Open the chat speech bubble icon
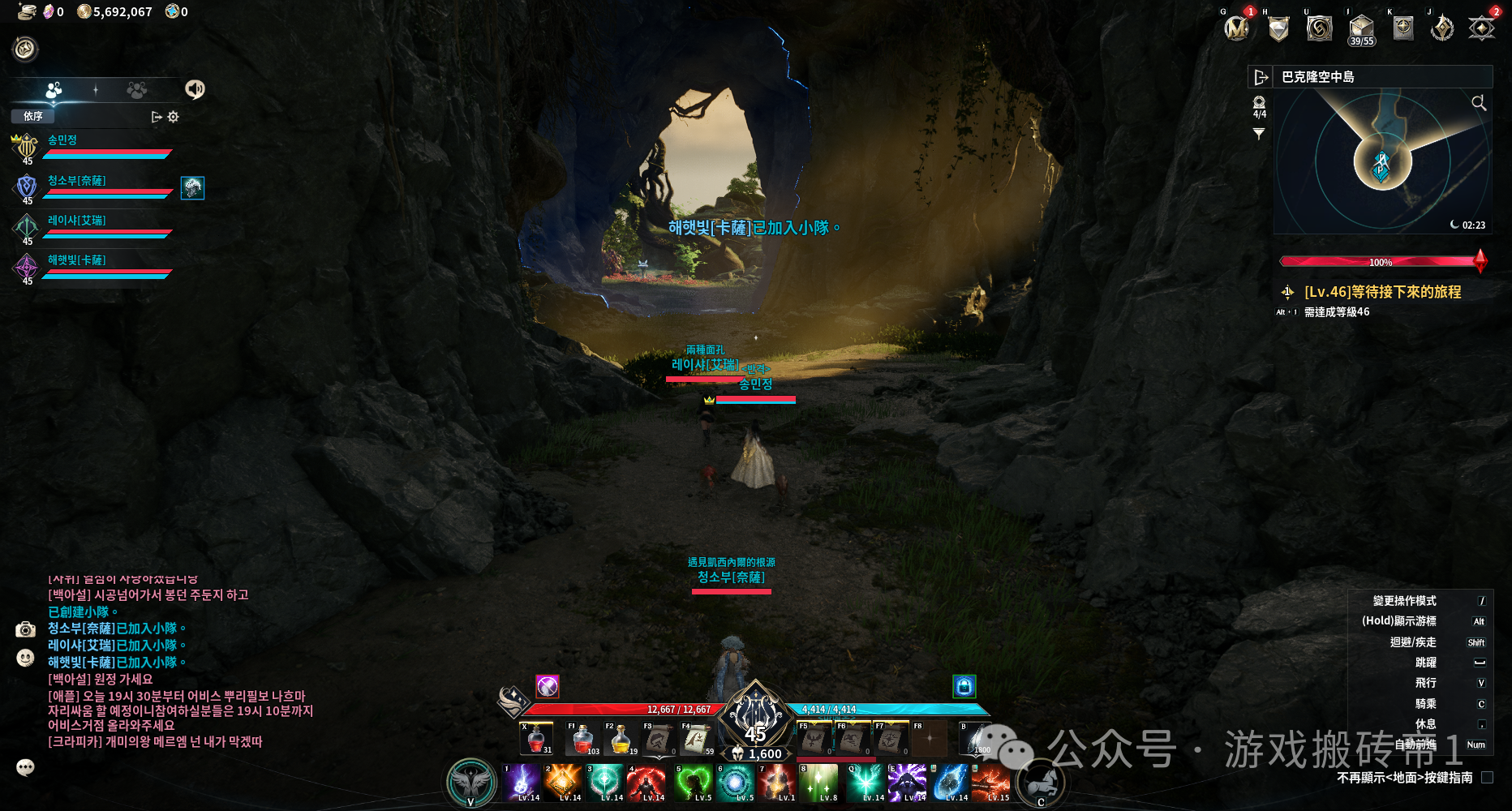 (25, 767)
